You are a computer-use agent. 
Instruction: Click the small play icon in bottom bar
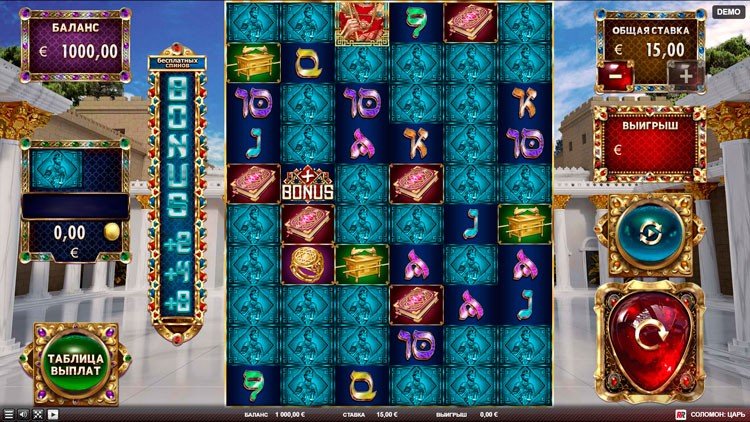pyautogui.click(x=52, y=414)
